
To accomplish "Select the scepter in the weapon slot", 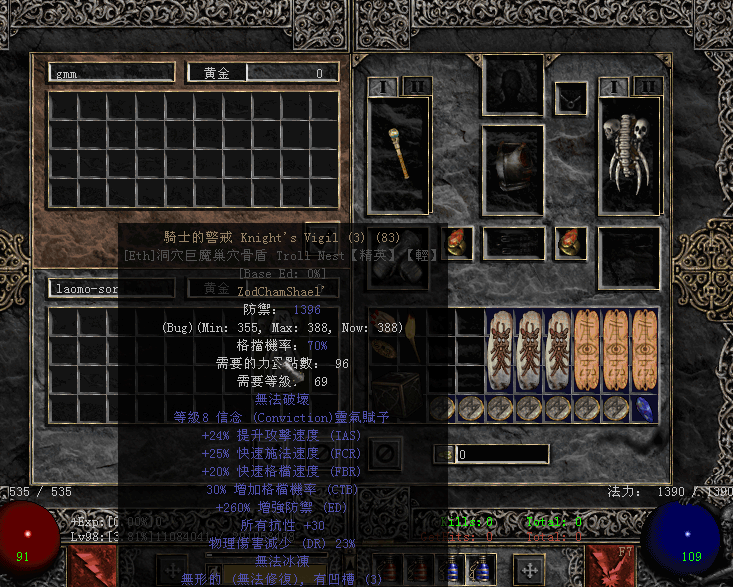I will [x=401, y=155].
